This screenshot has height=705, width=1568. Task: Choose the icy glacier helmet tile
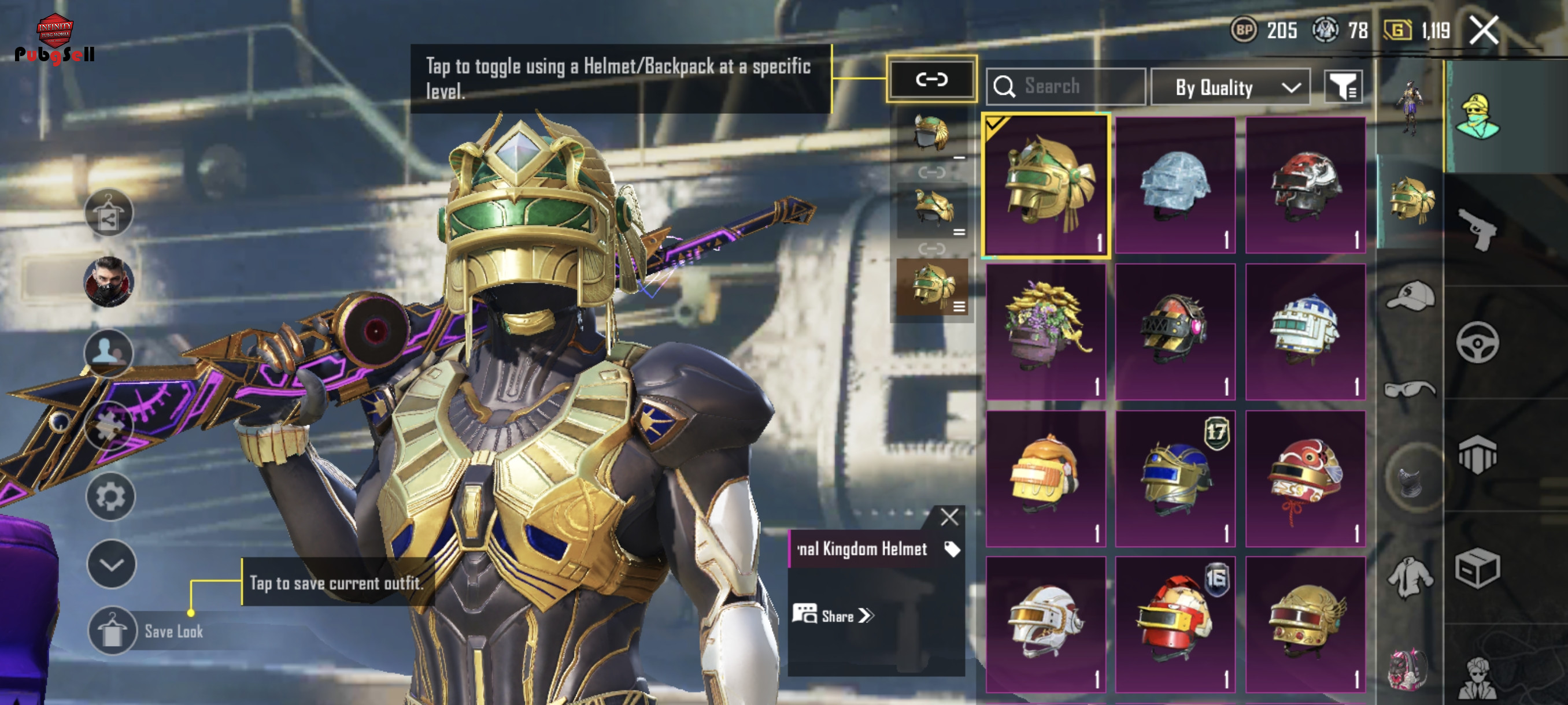(x=1175, y=185)
